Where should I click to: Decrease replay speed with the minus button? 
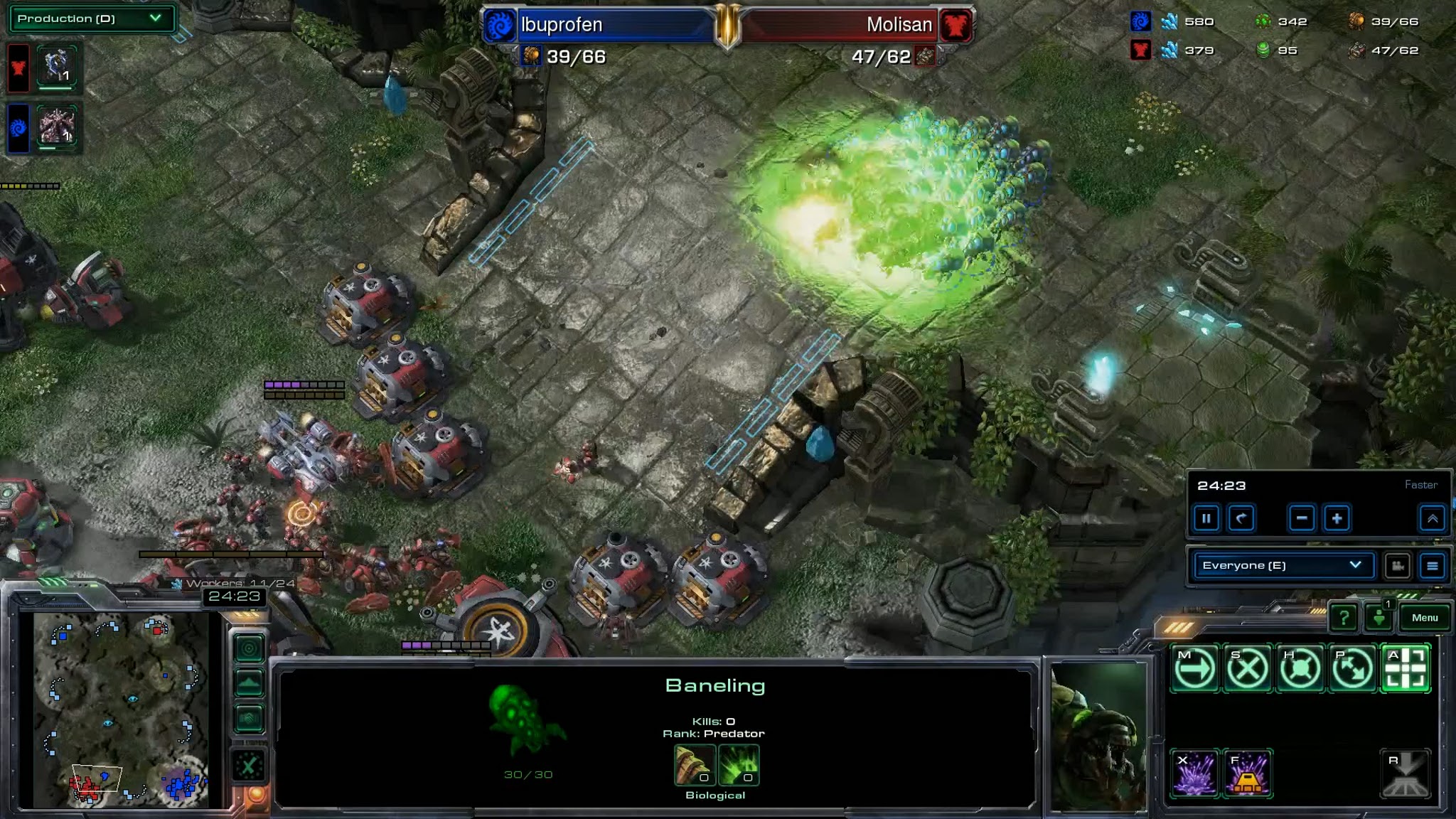click(1302, 518)
